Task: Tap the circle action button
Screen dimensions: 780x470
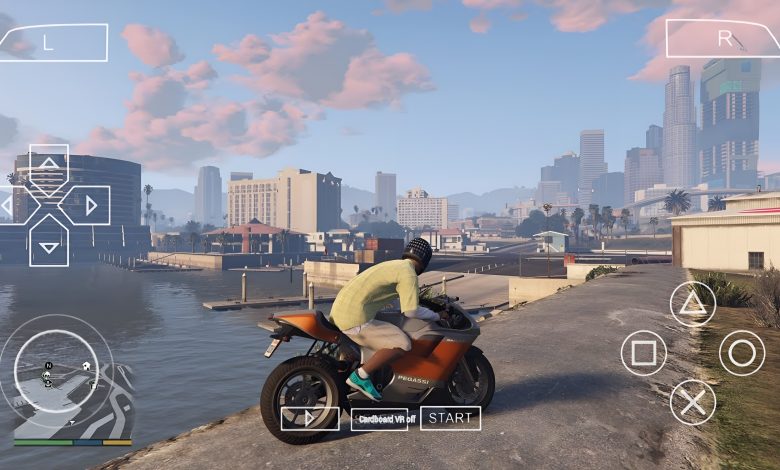Action: coord(742,353)
